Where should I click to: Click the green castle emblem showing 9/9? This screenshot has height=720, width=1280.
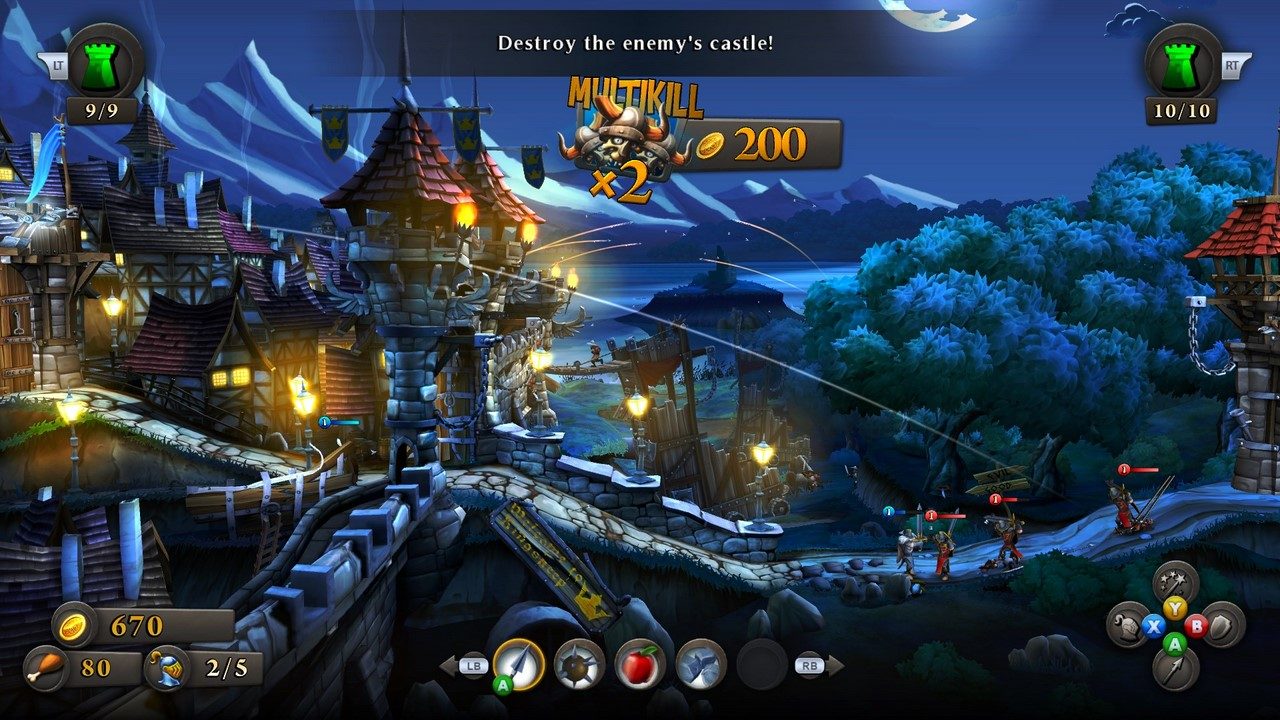point(101,66)
